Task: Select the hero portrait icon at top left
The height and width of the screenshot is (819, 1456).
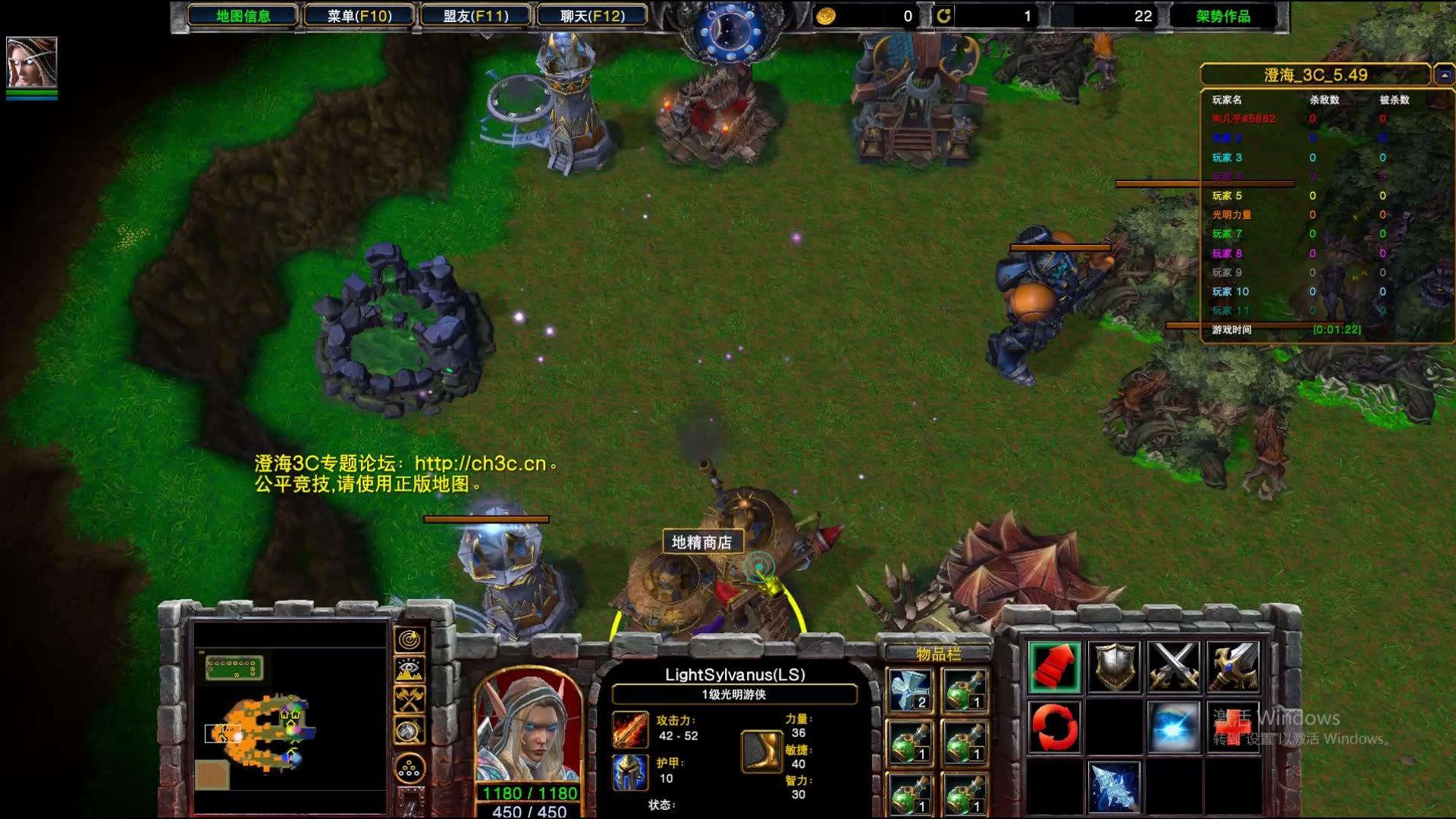Action: pyautogui.click(x=32, y=63)
